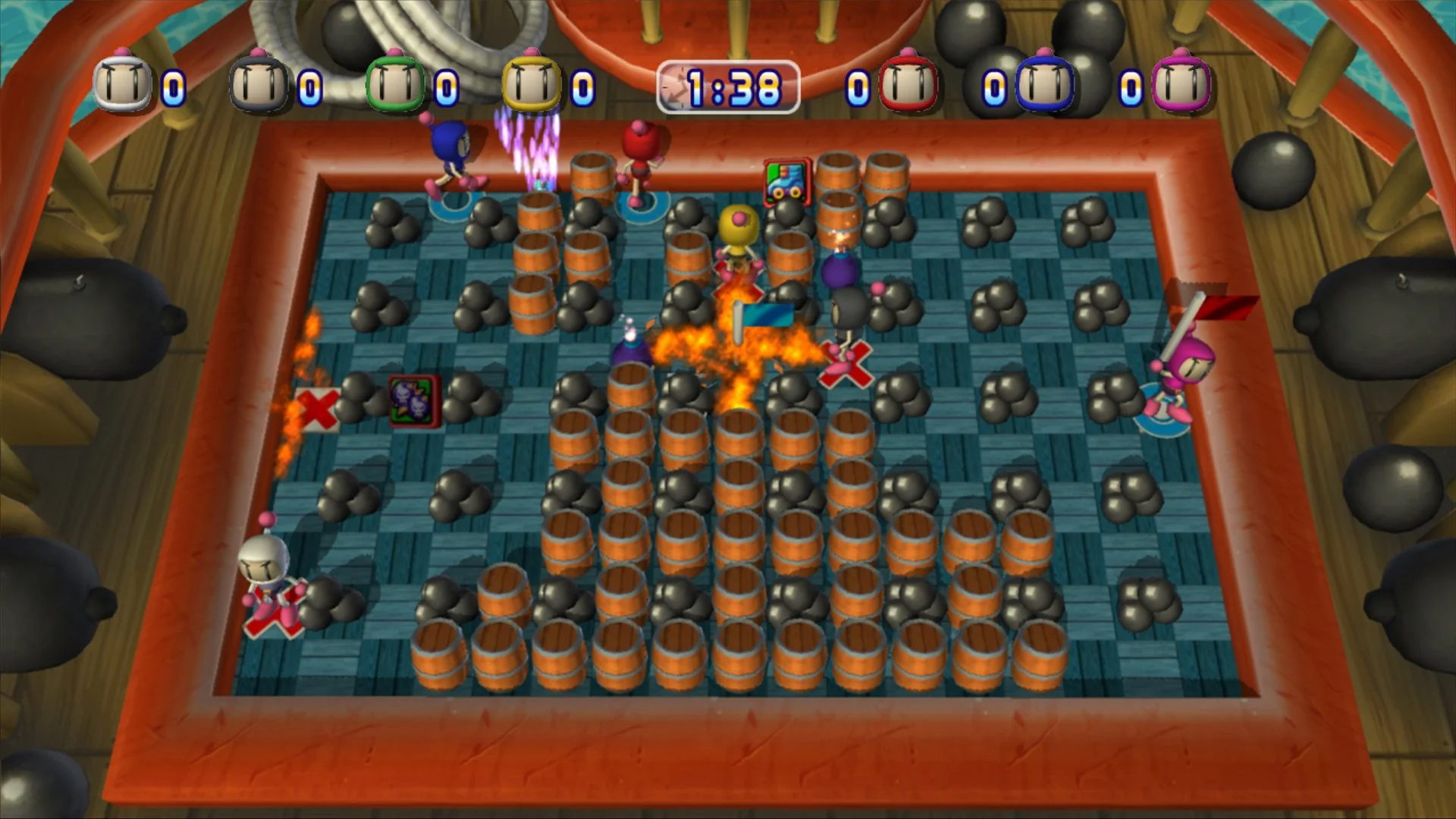
Task: Select the white Bomberman score icon
Action: (121, 83)
